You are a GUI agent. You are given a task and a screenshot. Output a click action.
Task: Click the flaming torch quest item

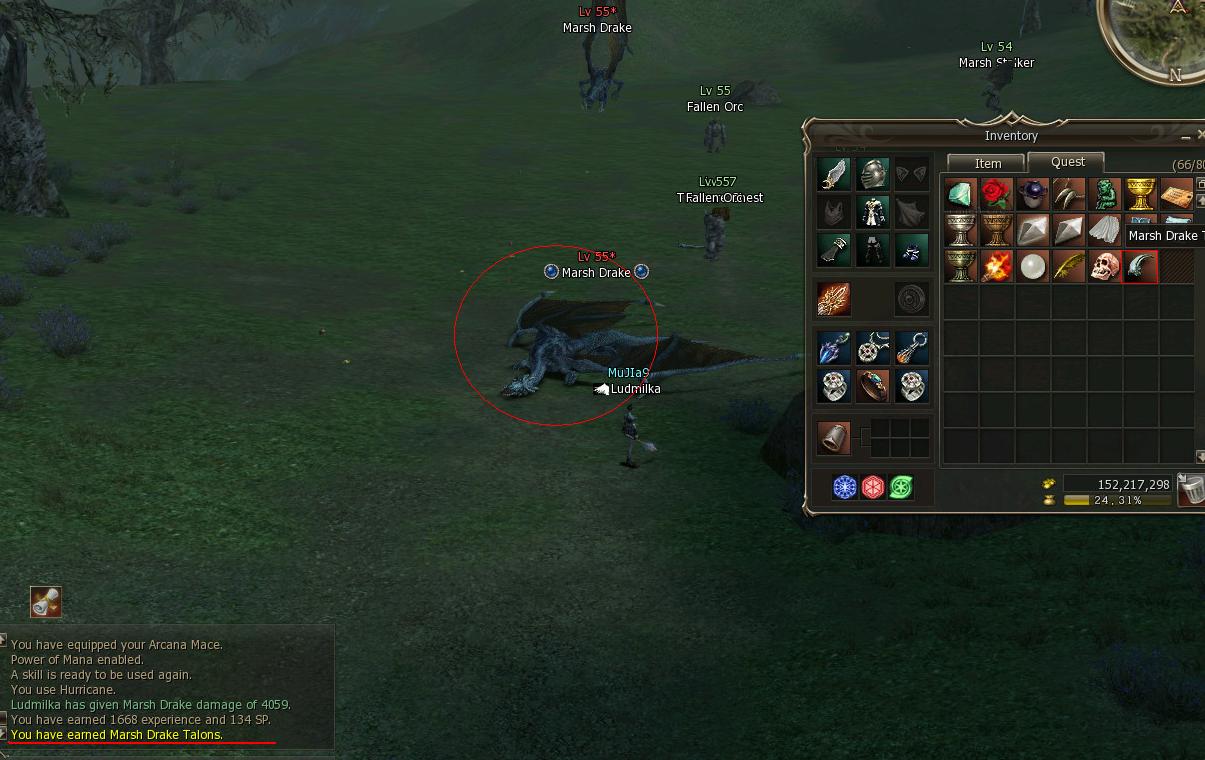(x=996, y=267)
